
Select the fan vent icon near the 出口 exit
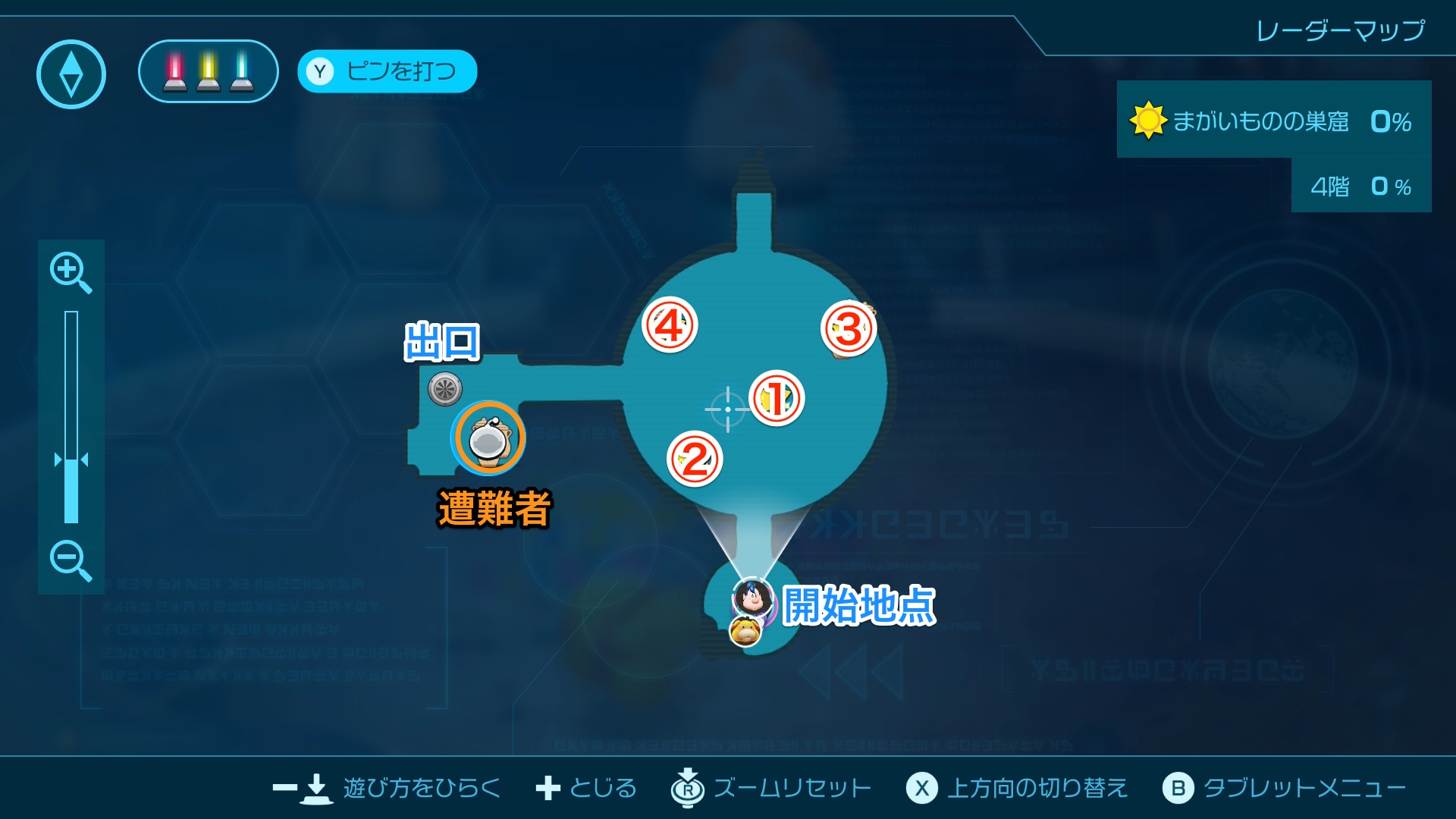click(x=444, y=388)
